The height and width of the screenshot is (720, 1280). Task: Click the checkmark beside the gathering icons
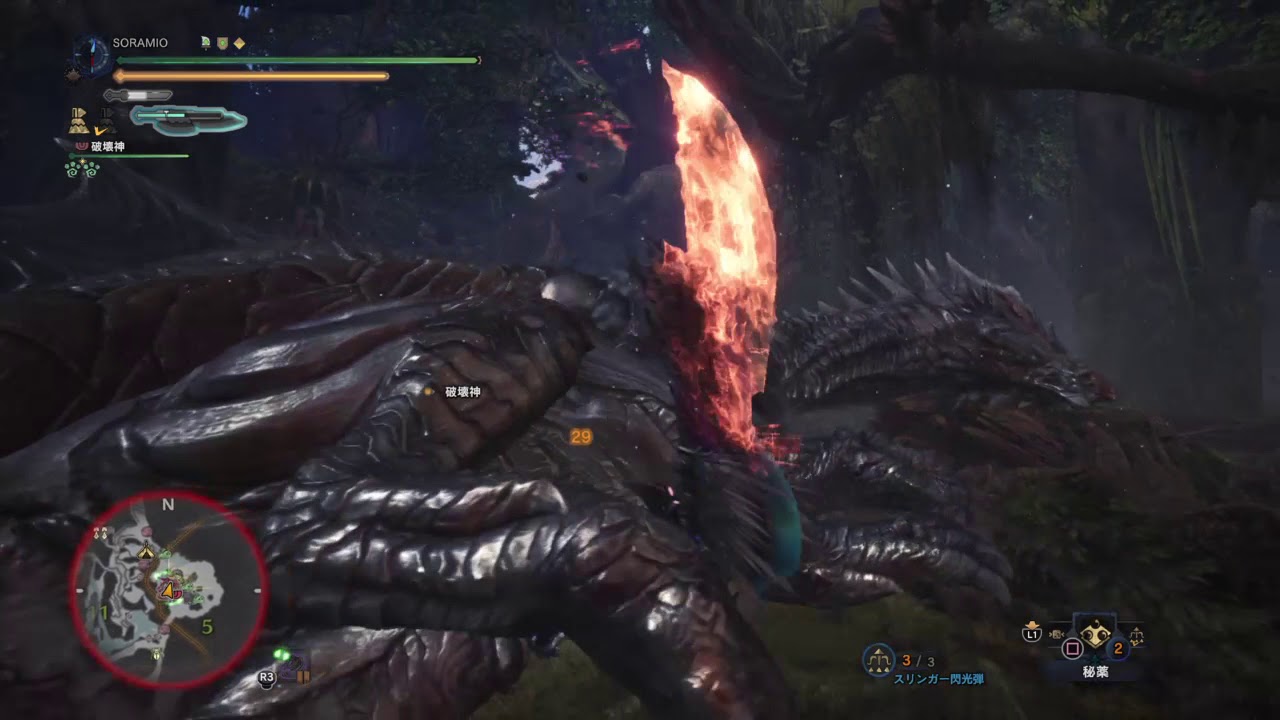pos(100,129)
